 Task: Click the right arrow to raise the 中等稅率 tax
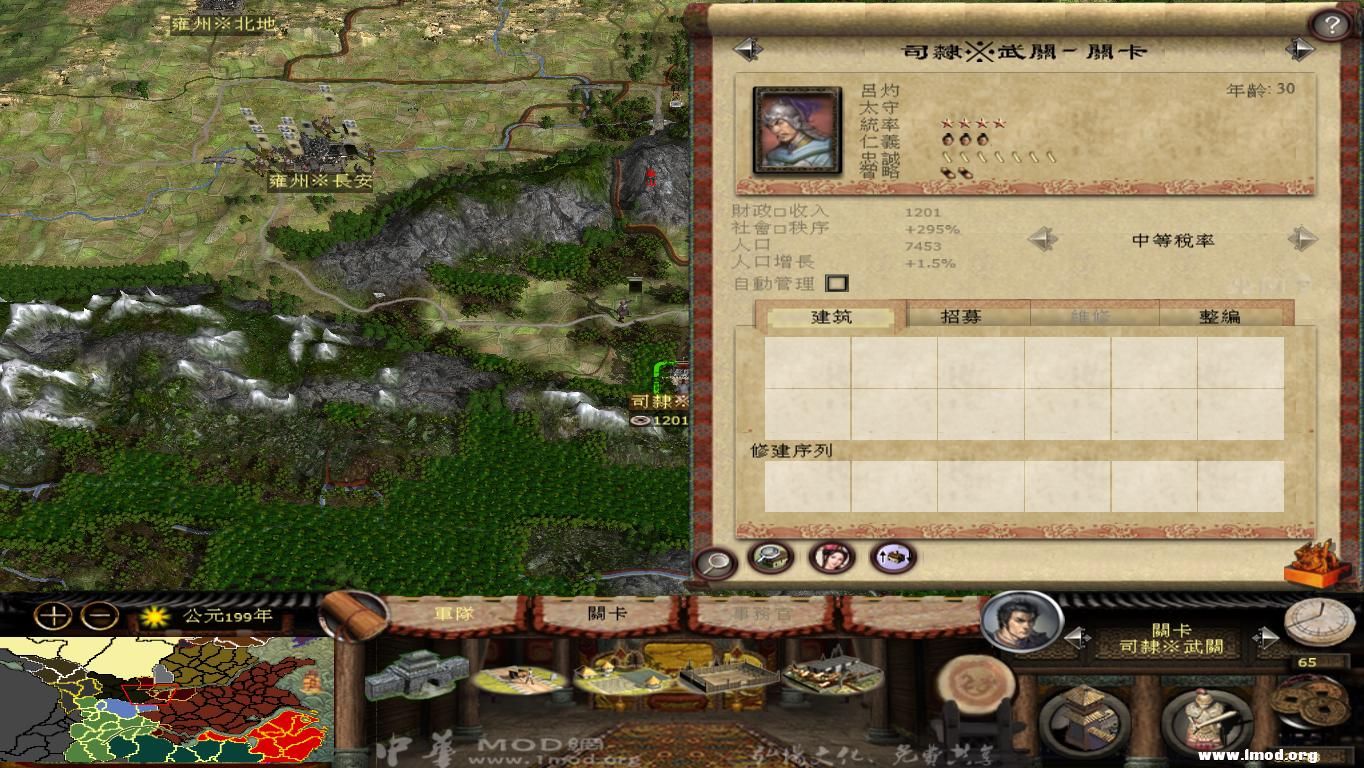1303,240
